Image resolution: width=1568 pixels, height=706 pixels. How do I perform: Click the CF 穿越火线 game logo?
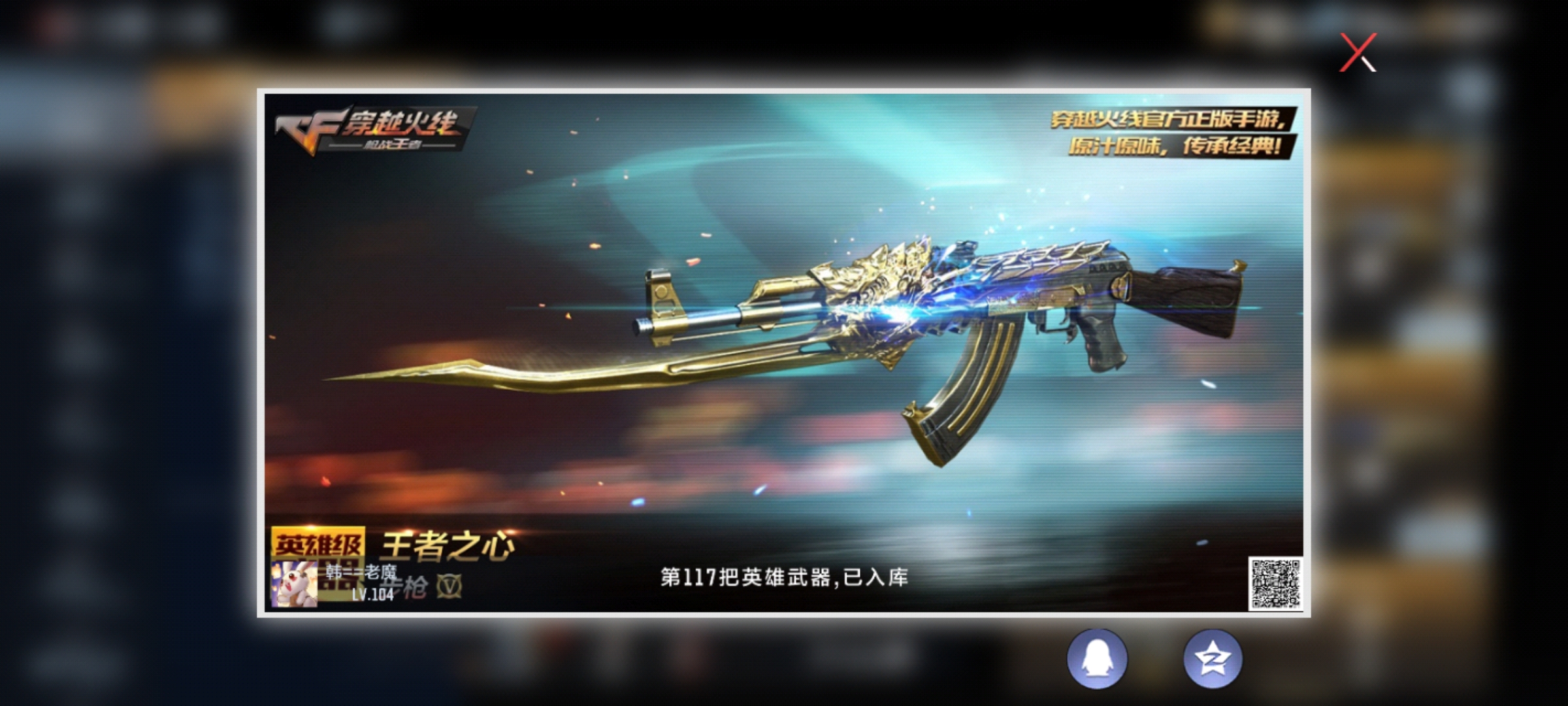click(x=376, y=129)
